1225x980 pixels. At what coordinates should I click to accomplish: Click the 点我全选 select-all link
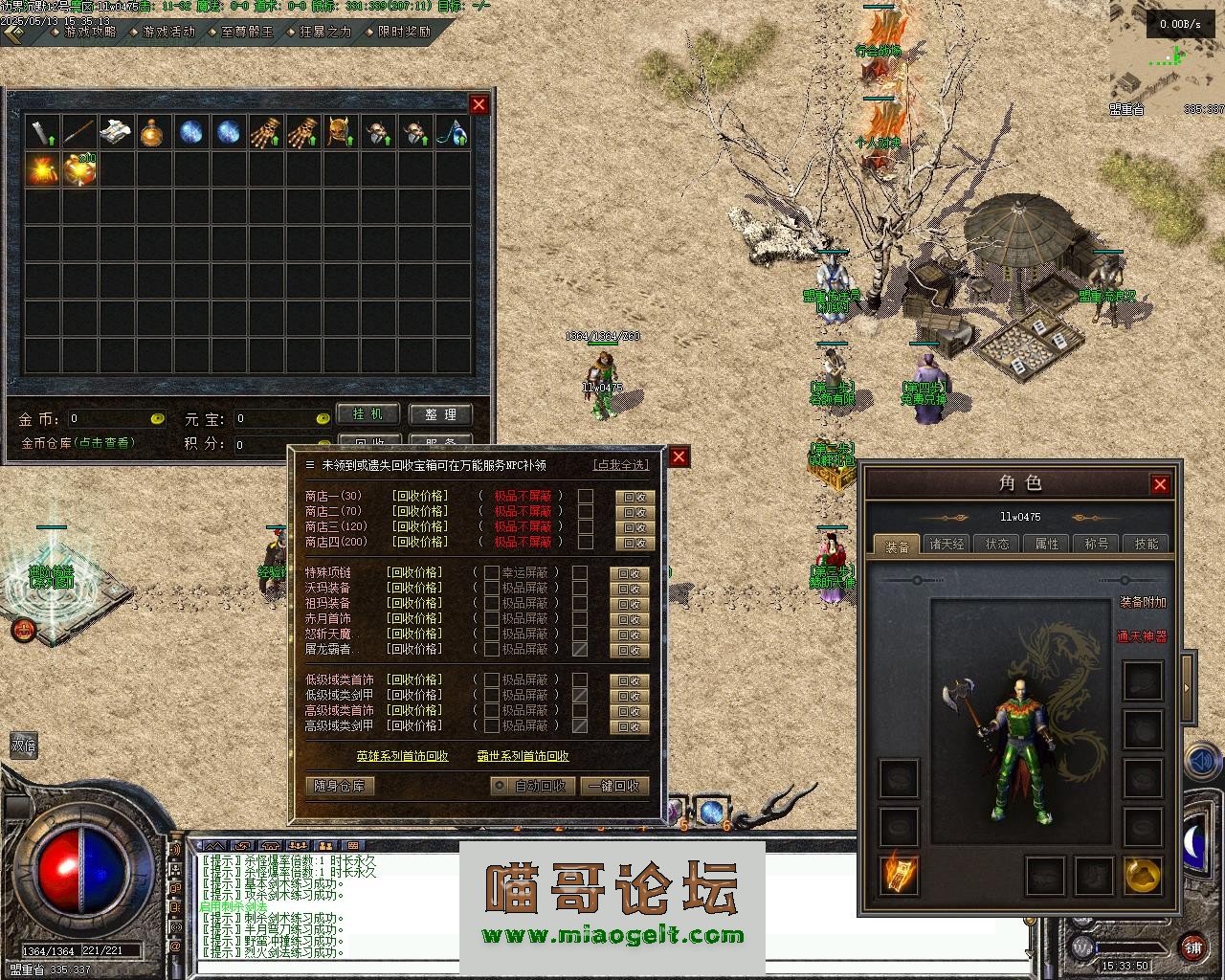[621, 465]
